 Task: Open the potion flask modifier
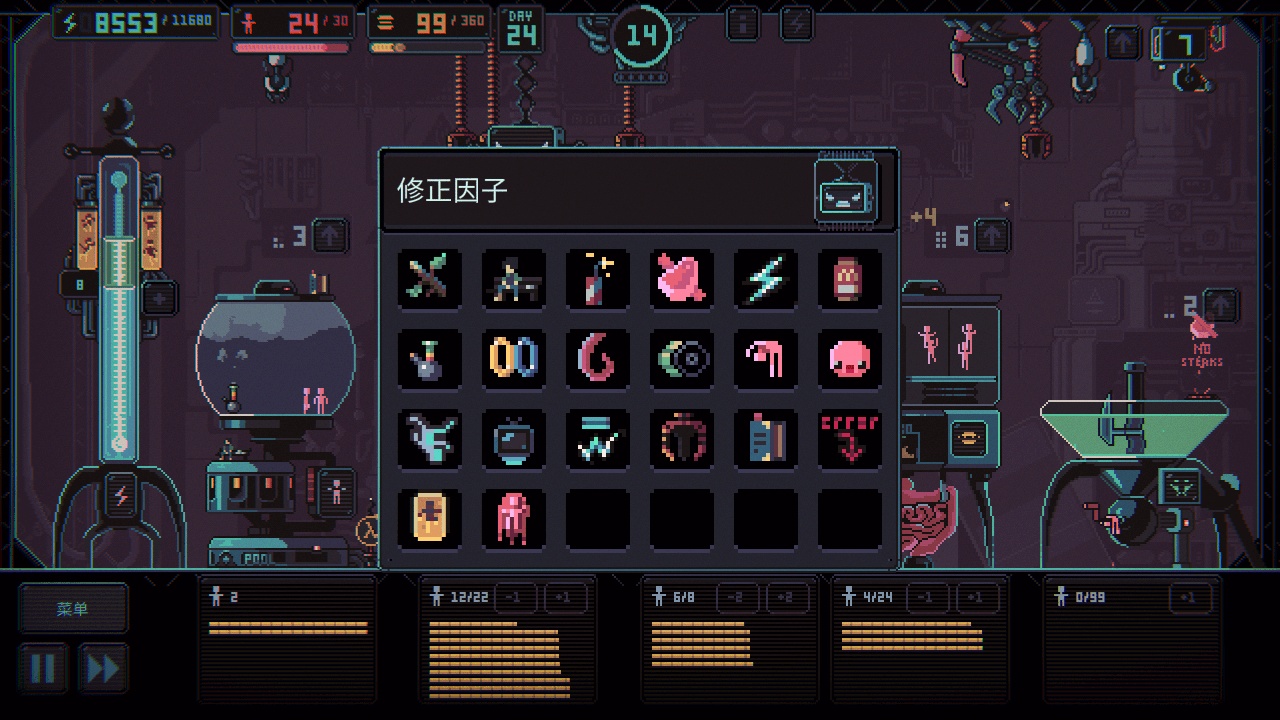[x=429, y=360]
